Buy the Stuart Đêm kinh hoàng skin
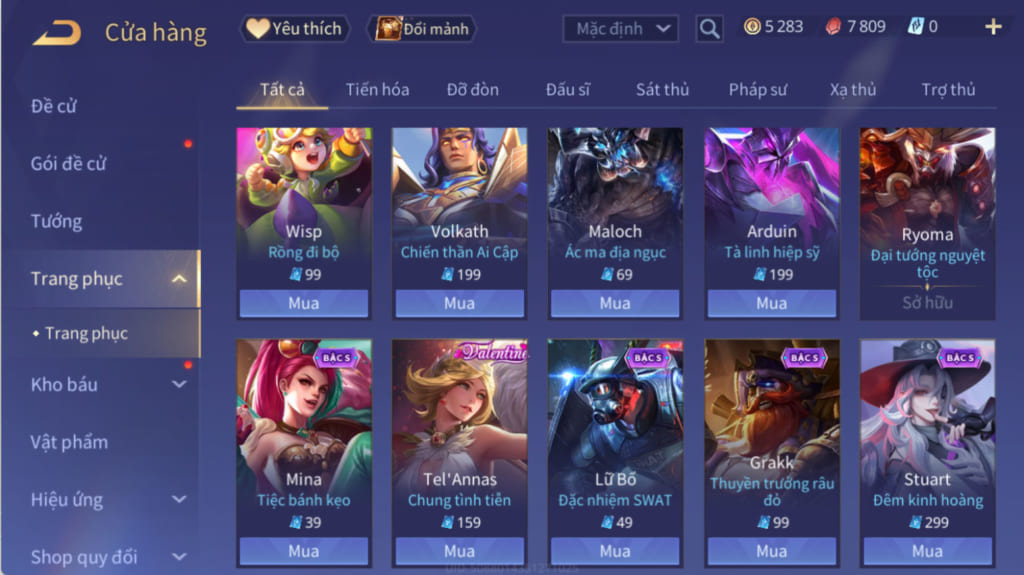Viewport: 1024px width, 575px height. point(927,551)
